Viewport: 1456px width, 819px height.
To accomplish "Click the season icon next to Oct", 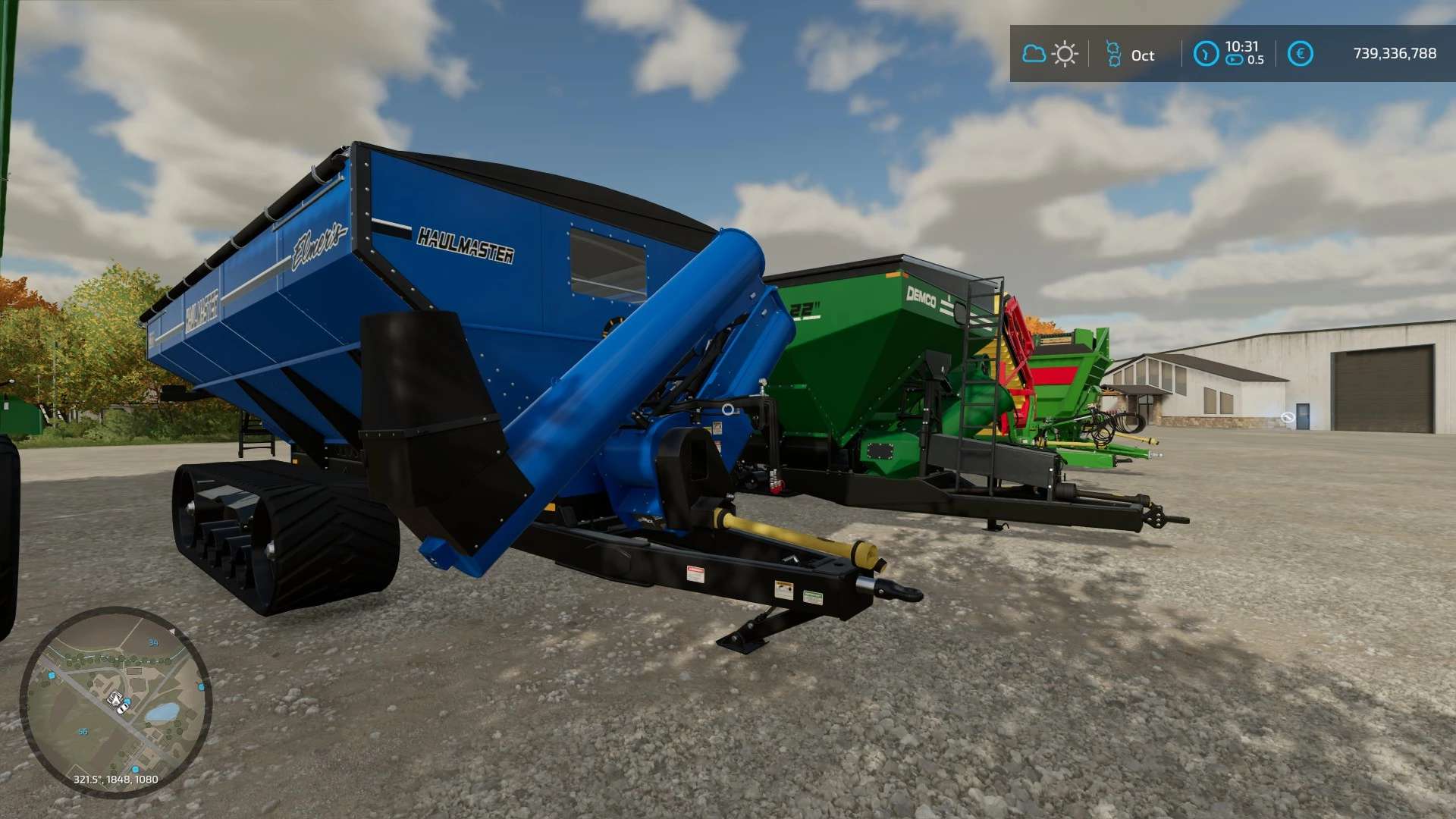I will 1113,54.
